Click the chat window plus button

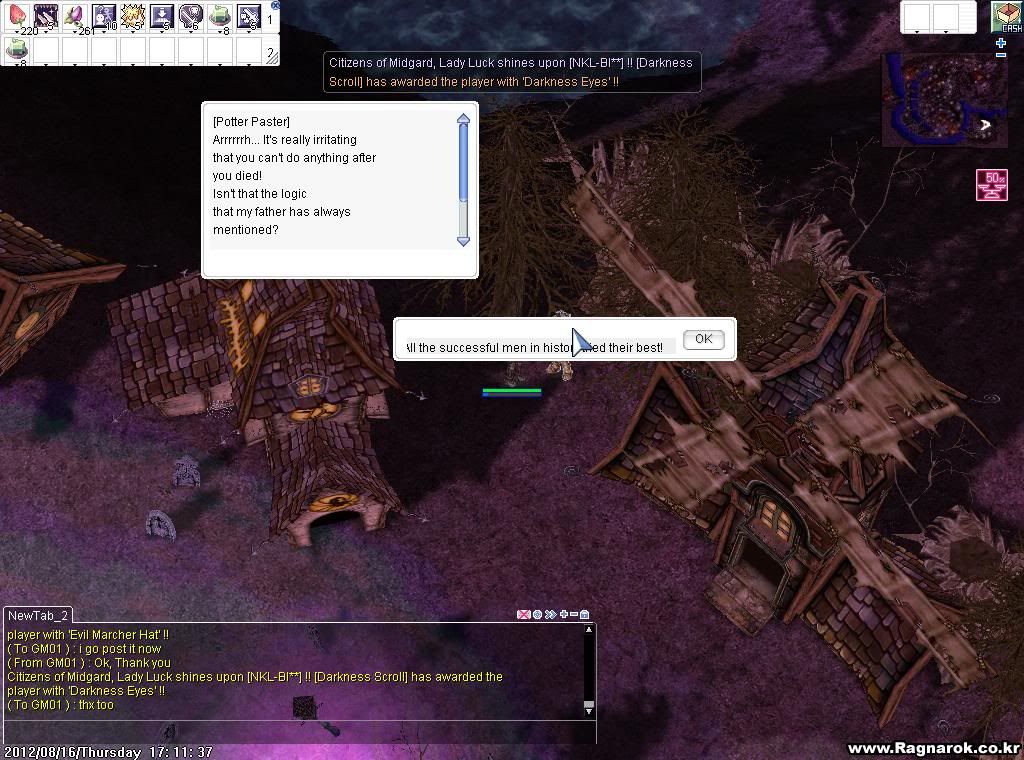click(x=563, y=614)
